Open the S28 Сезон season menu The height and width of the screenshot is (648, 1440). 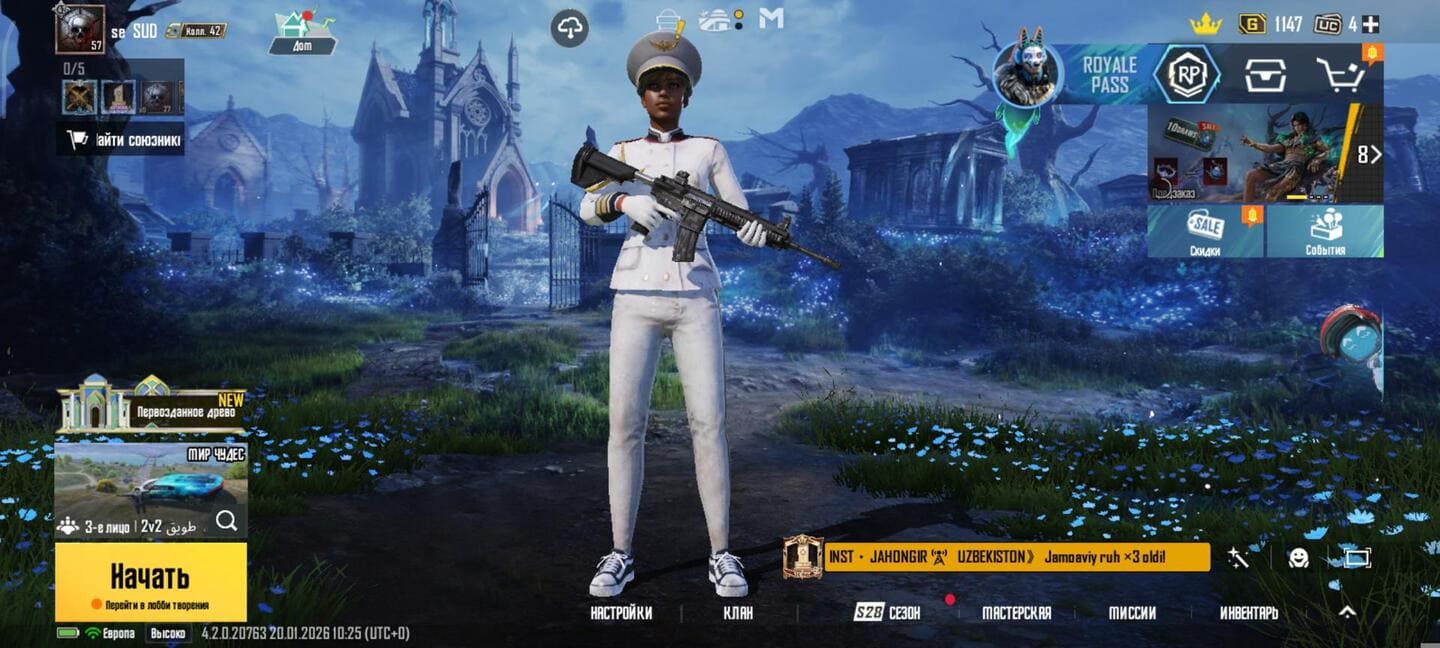point(887,613)
